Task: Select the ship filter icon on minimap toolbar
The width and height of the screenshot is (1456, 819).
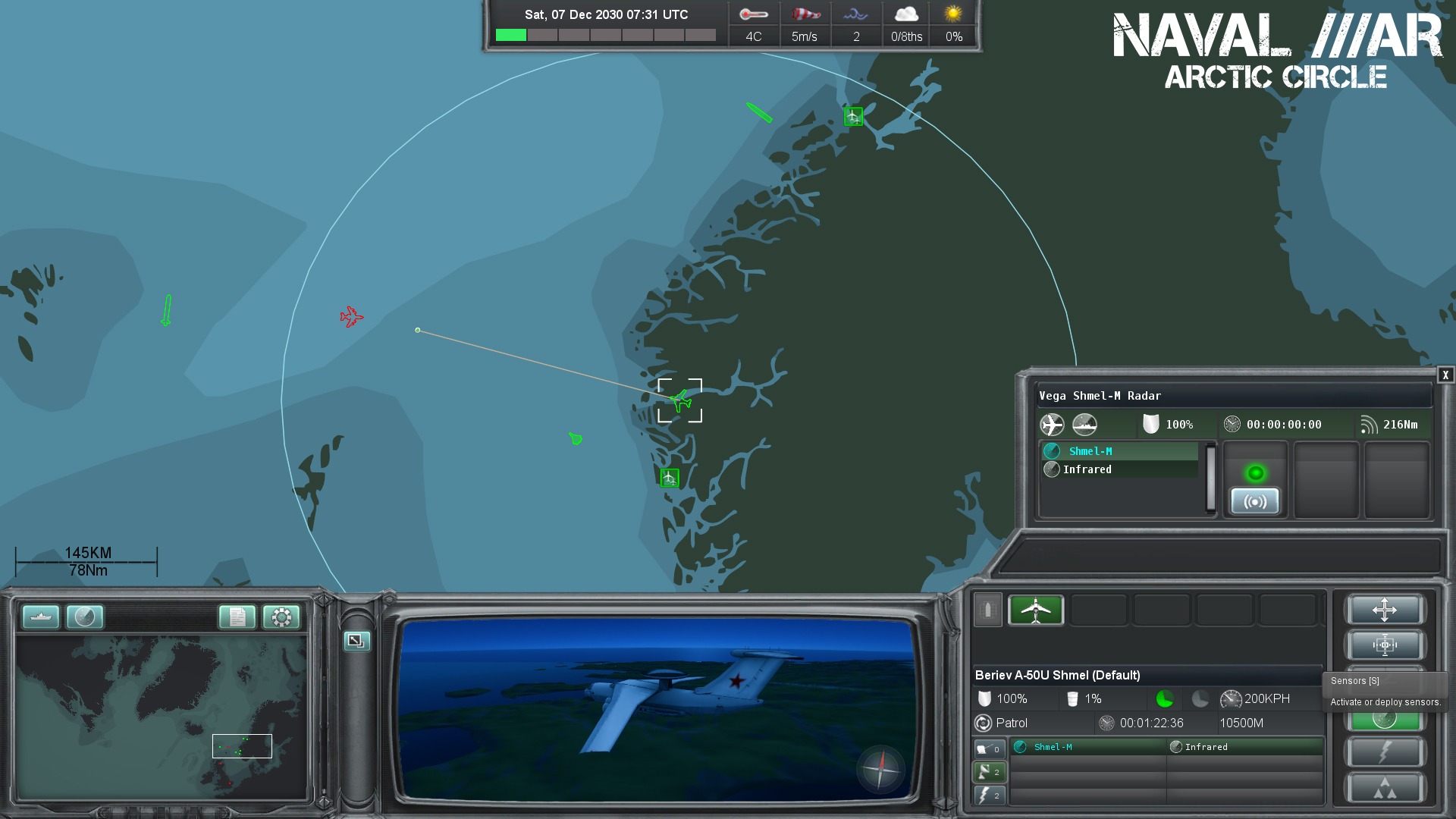Action: [x=40, y=617]
